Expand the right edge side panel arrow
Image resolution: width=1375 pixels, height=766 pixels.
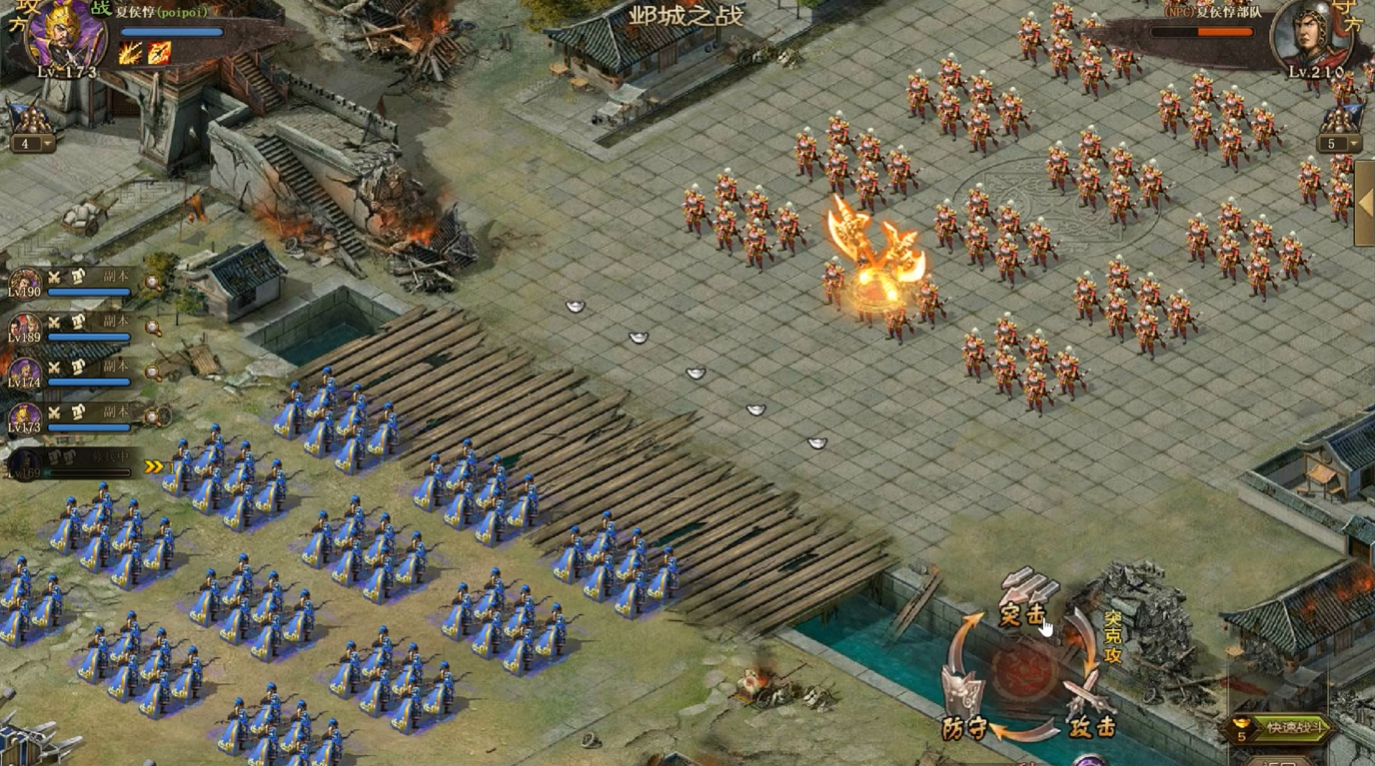point(1364,203)
